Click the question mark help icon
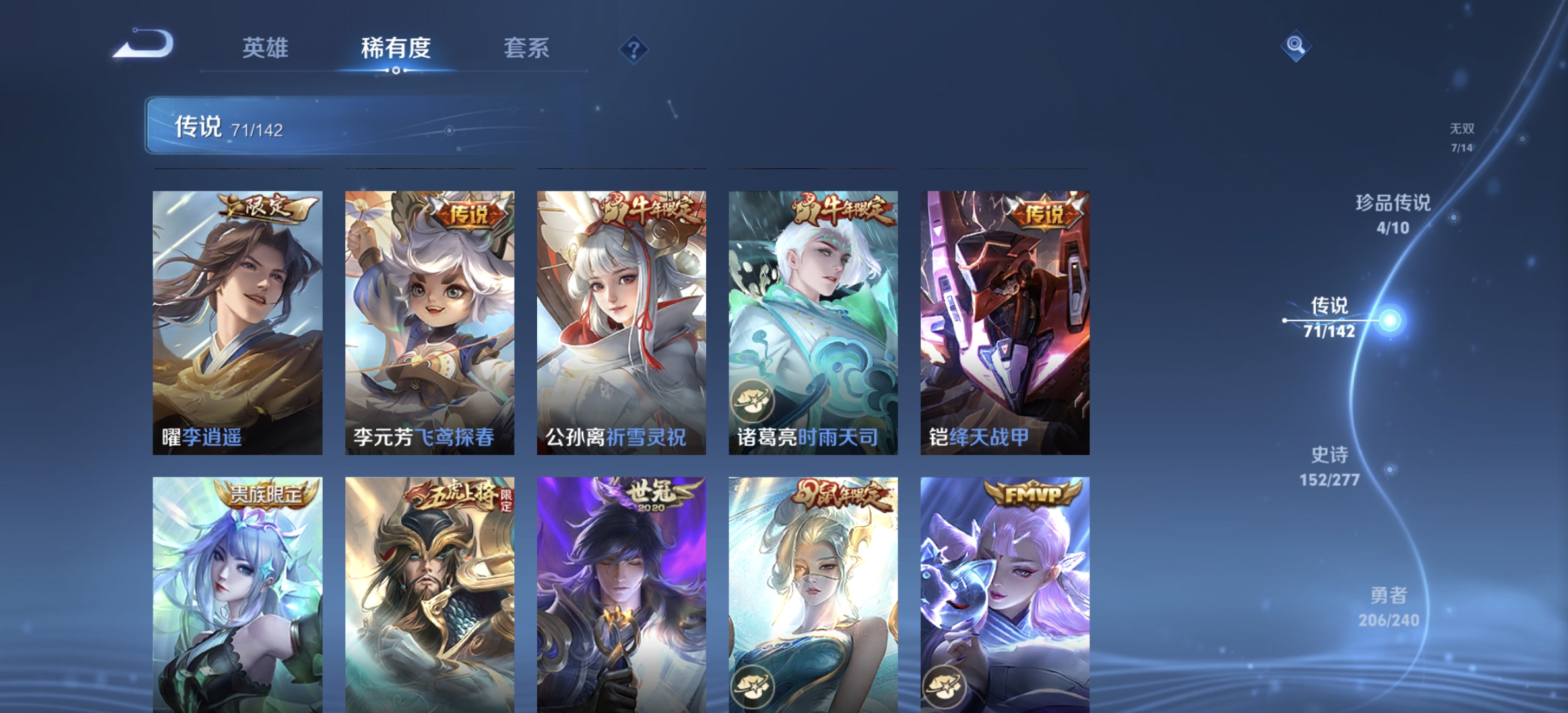1568x713 pixels. (x=633, y=49)
